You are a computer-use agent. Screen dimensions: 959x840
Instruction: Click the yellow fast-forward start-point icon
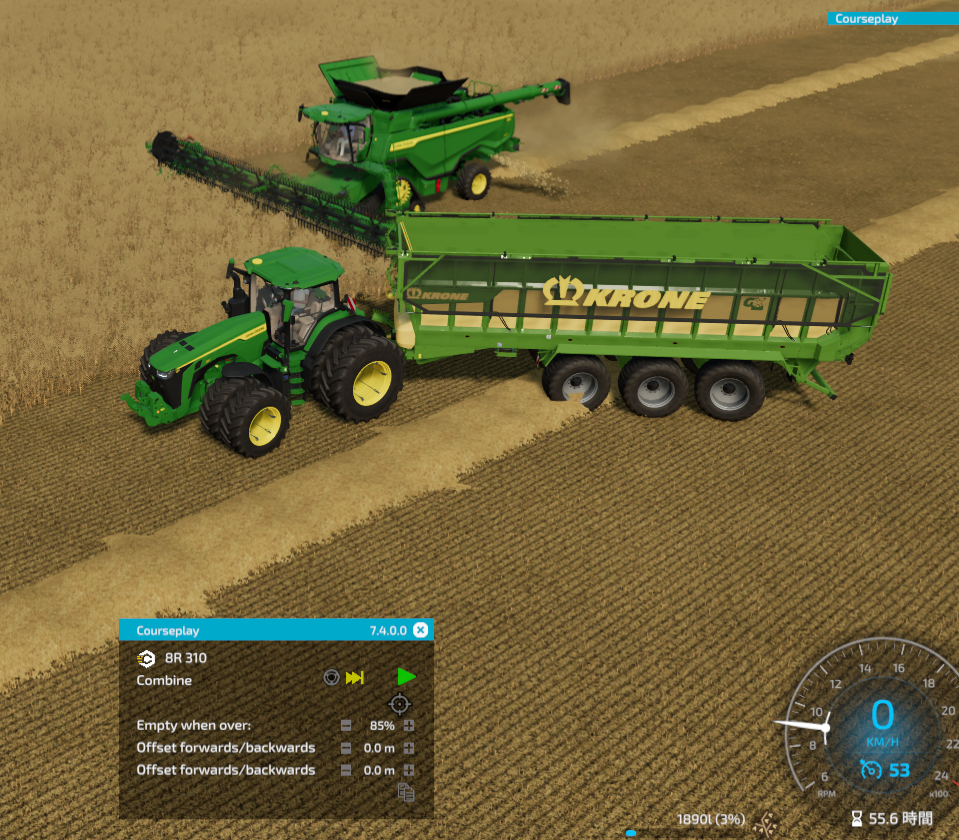[x=355, y=679]
